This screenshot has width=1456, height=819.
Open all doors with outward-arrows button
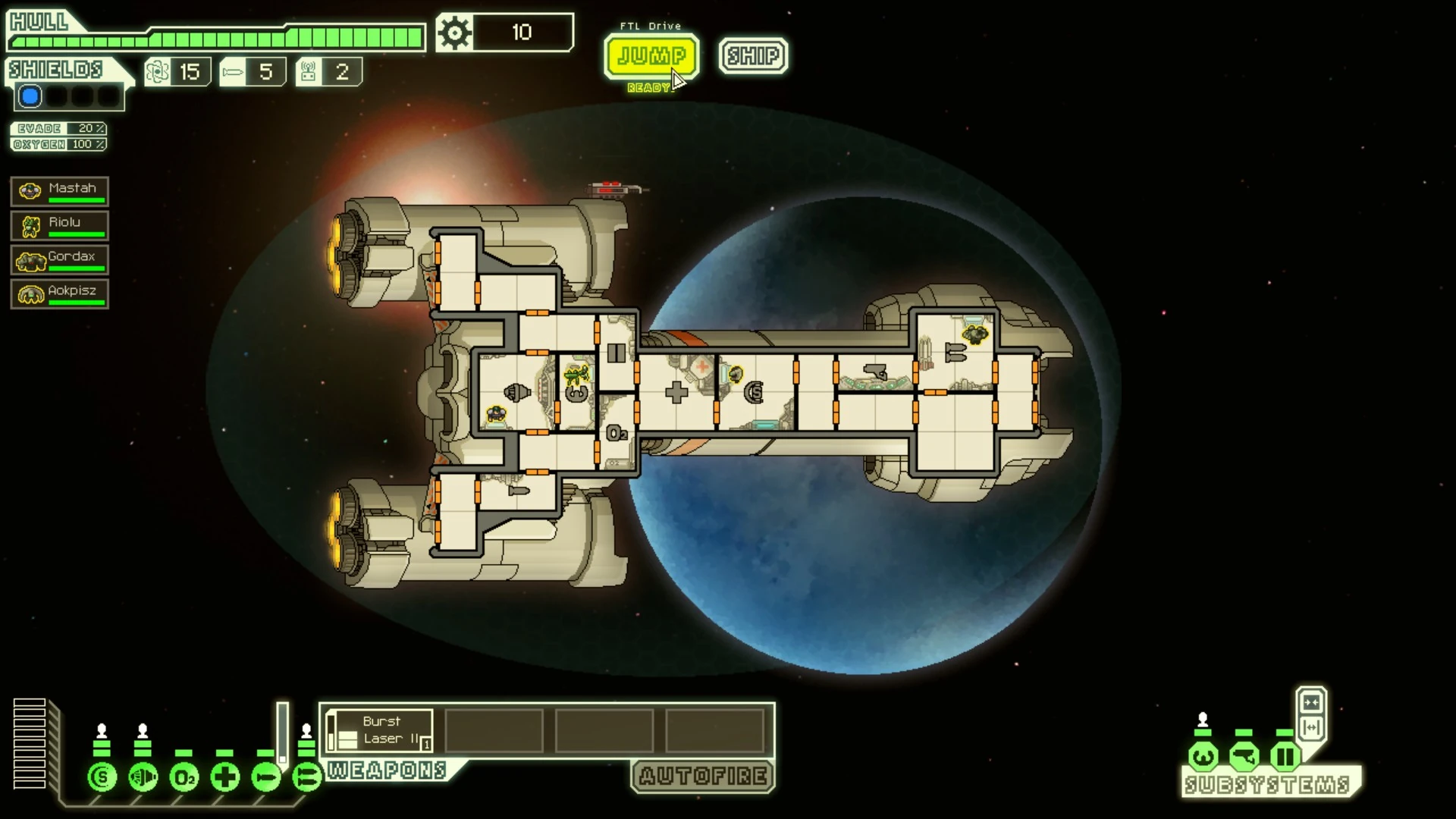[x=1311, y=728]
